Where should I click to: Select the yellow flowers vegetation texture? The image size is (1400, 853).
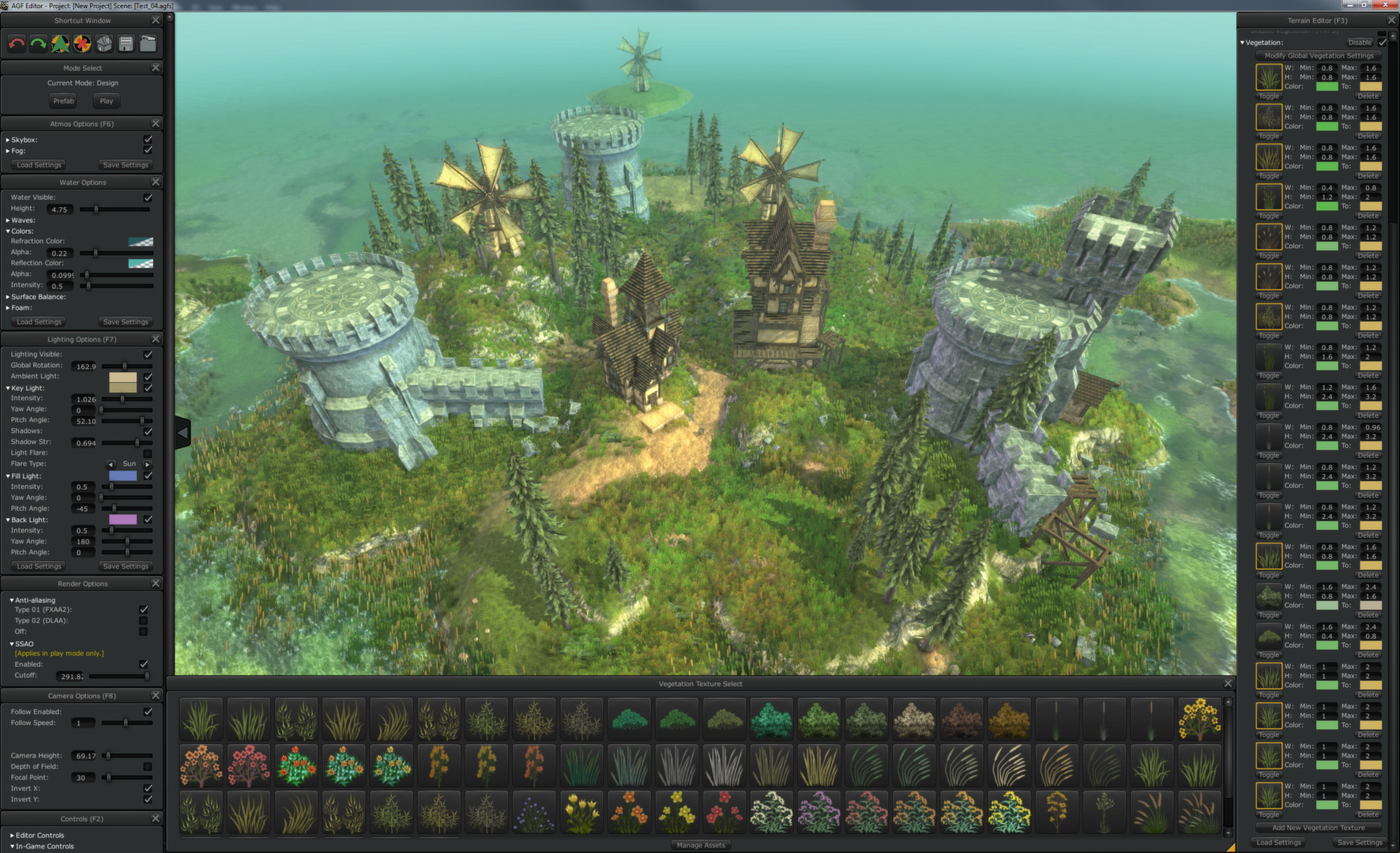pyautogui.click(x=1199, y=719)
